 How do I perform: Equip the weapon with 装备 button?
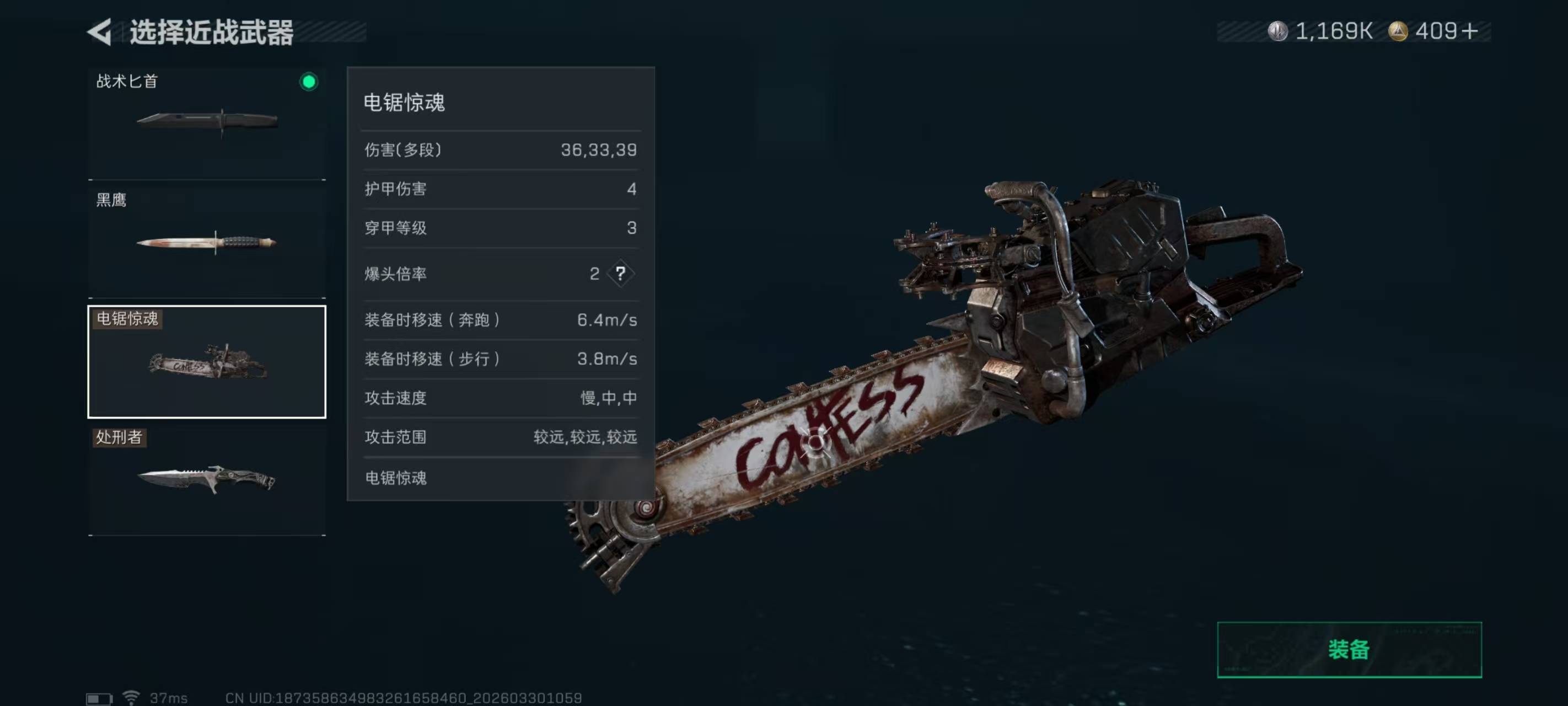click(1348, 649)
